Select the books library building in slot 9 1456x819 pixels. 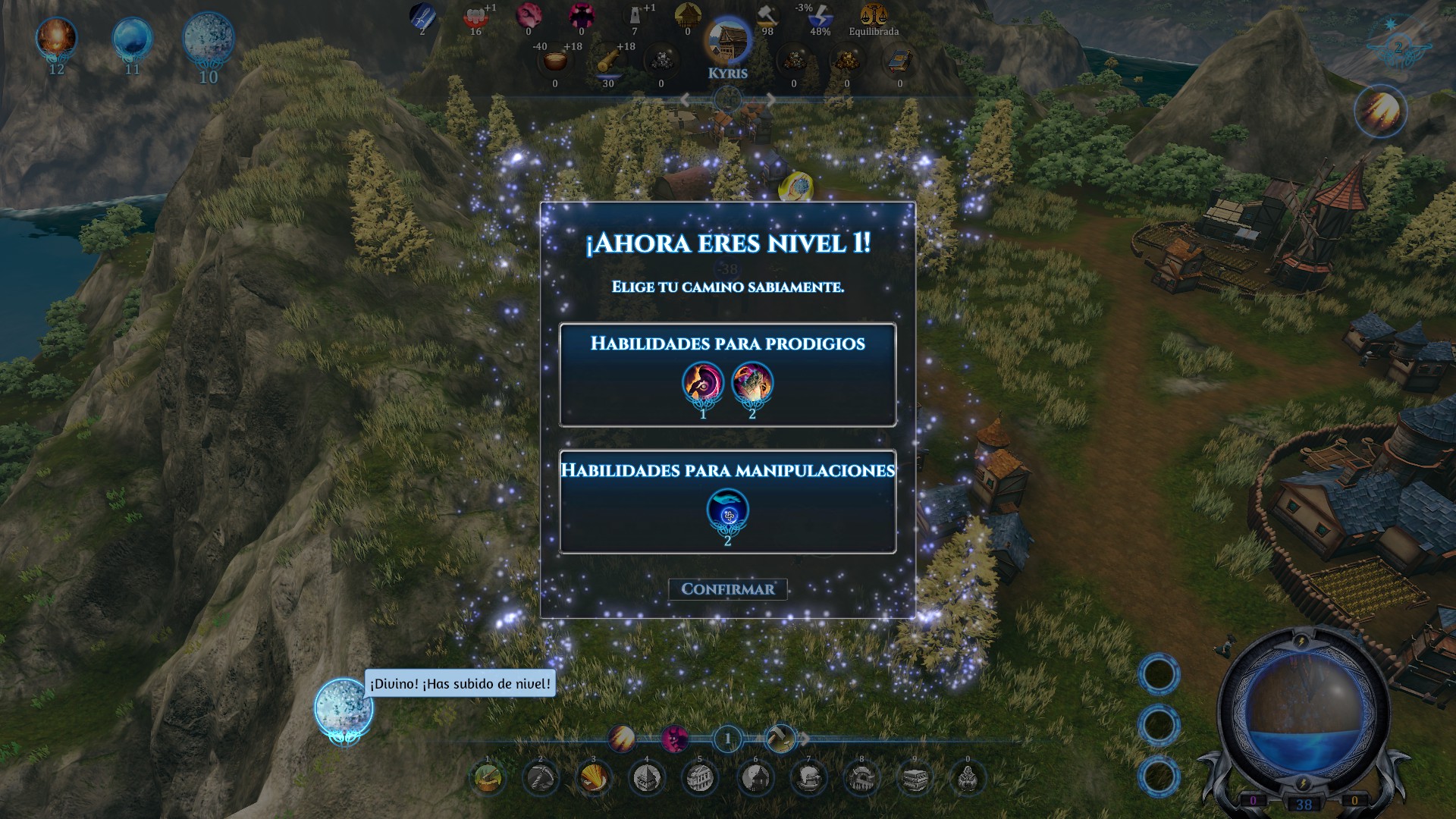[915, 777]
